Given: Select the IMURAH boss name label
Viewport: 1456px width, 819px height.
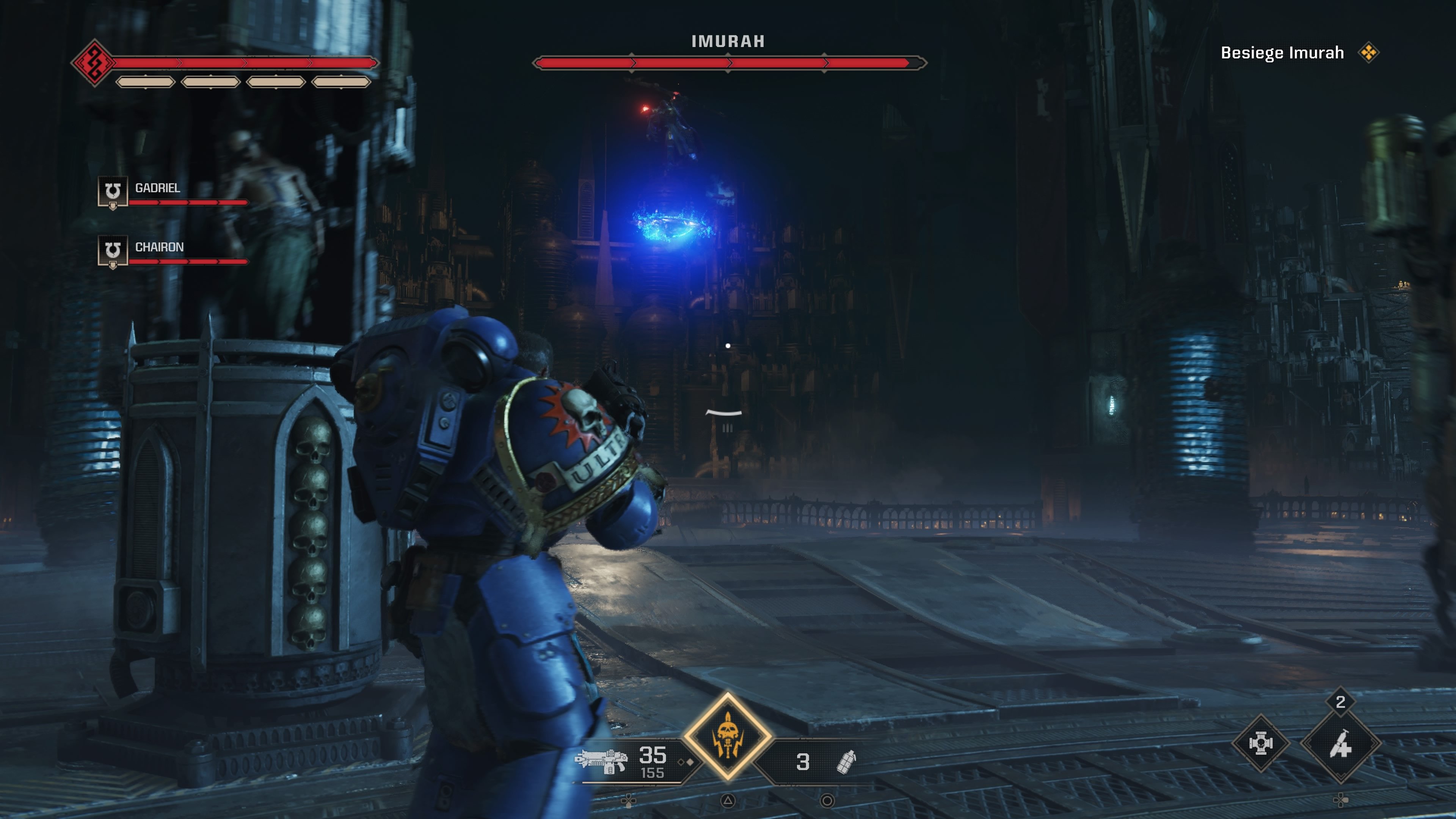Looking at the screenshot, I should (728, 41).
